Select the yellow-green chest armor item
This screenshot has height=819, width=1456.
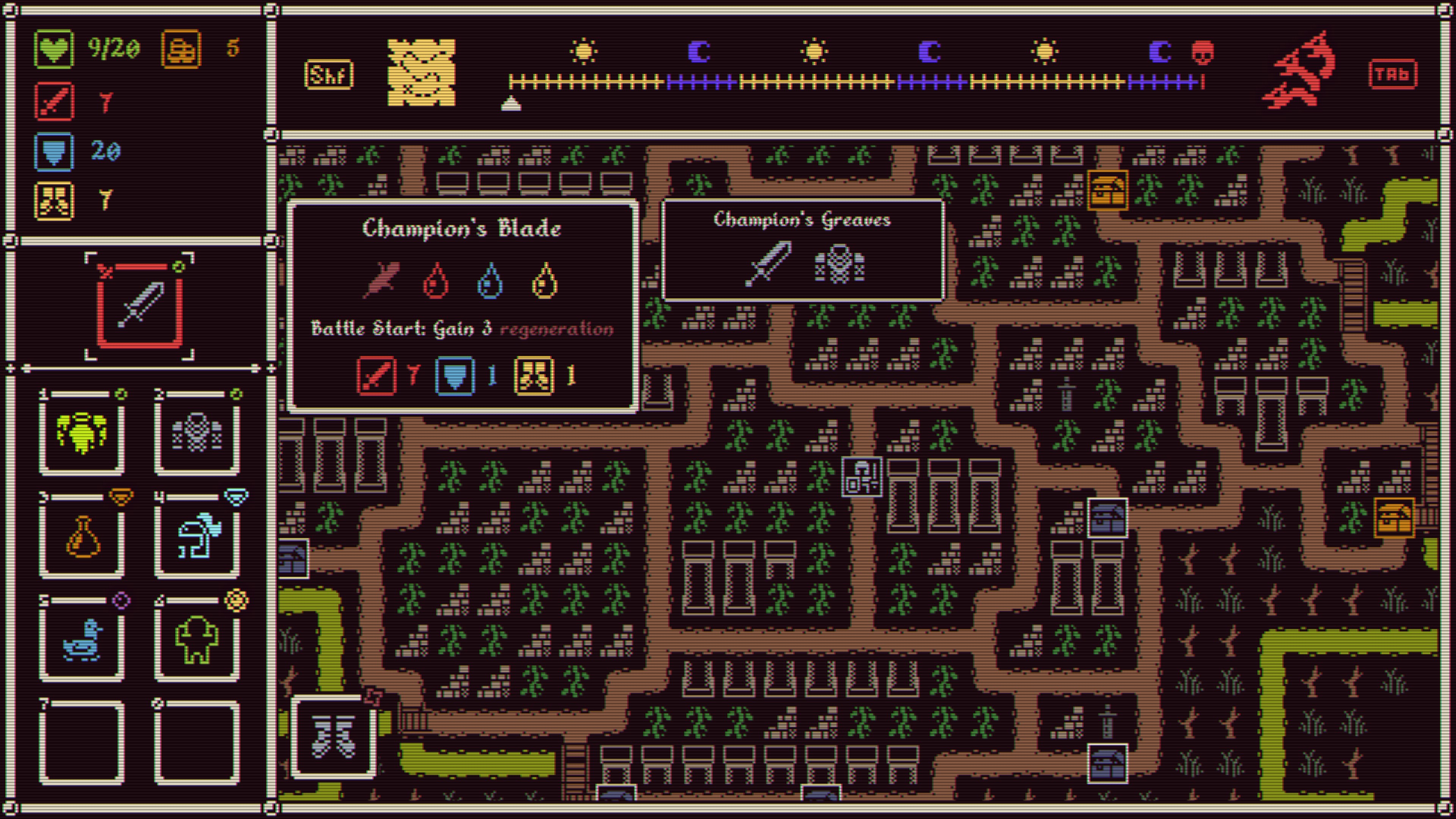pyautogui.click(x=82, y=433)
